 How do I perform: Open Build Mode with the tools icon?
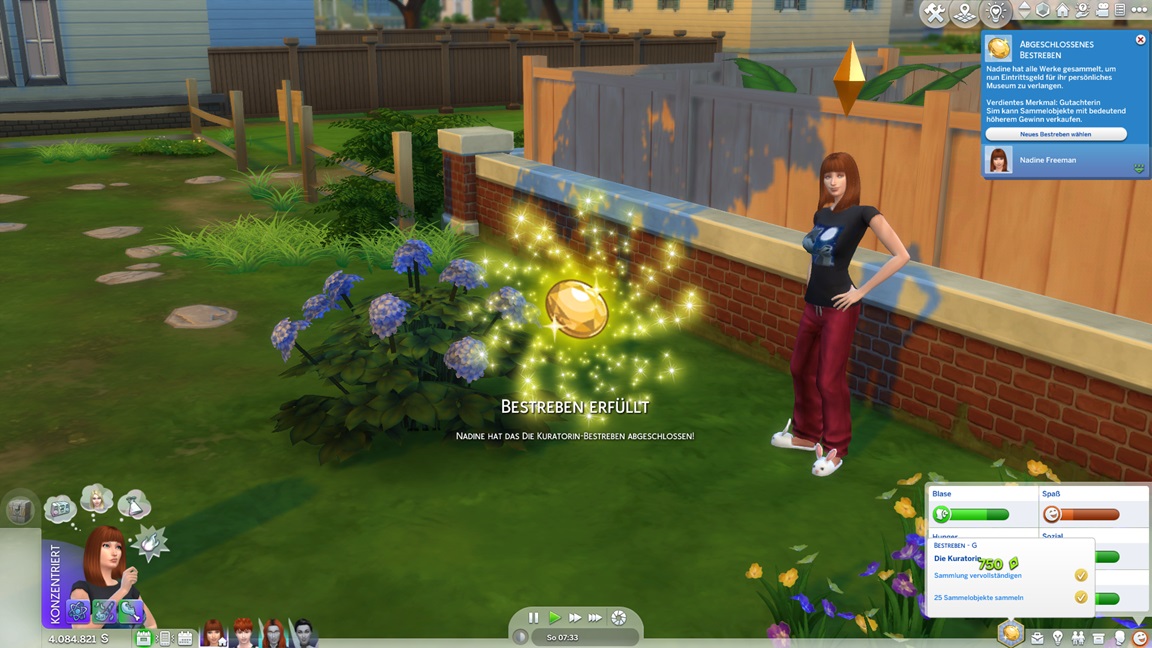pos(934,13)
